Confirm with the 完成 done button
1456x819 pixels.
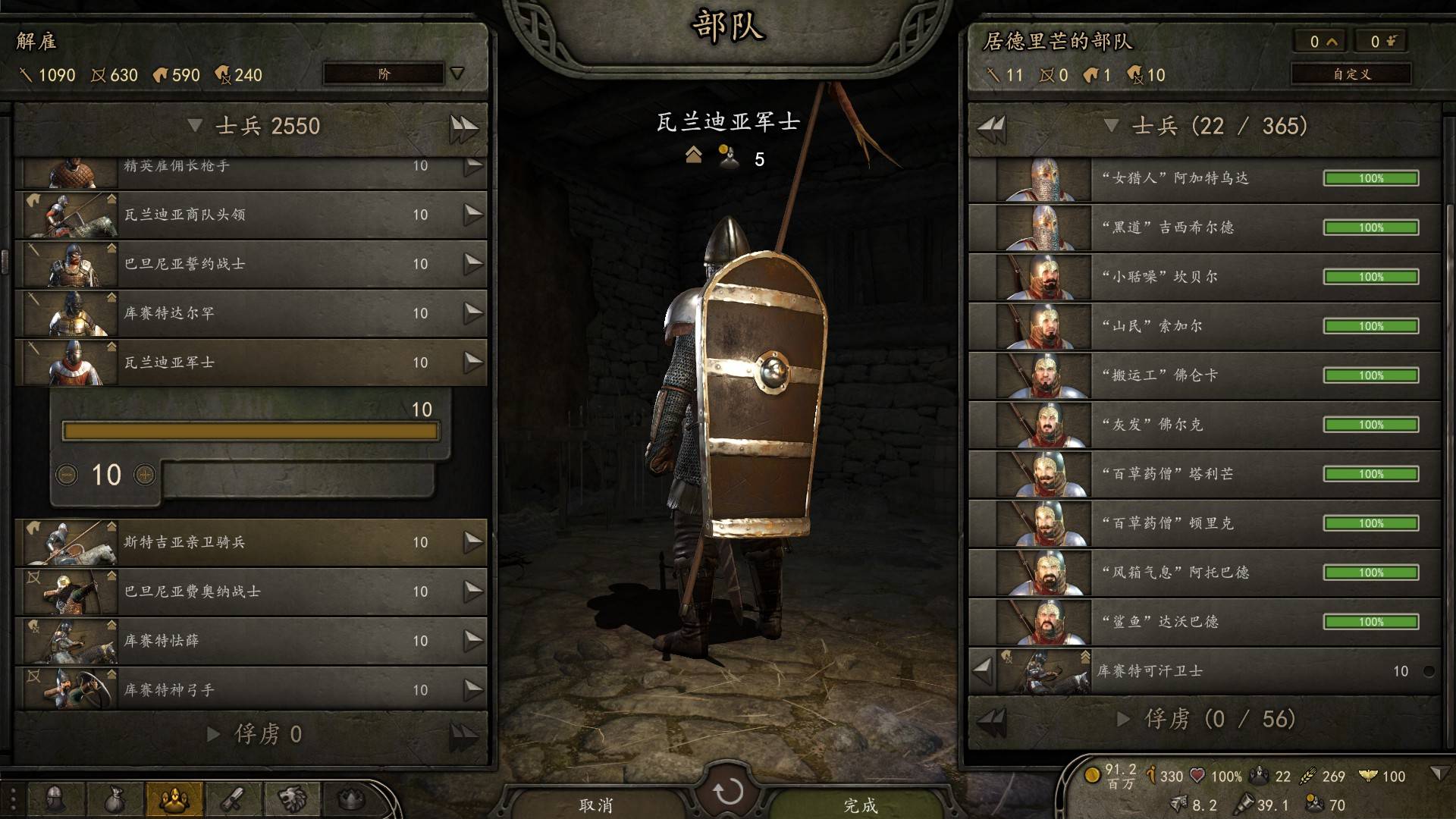click(x=860, y=805)
